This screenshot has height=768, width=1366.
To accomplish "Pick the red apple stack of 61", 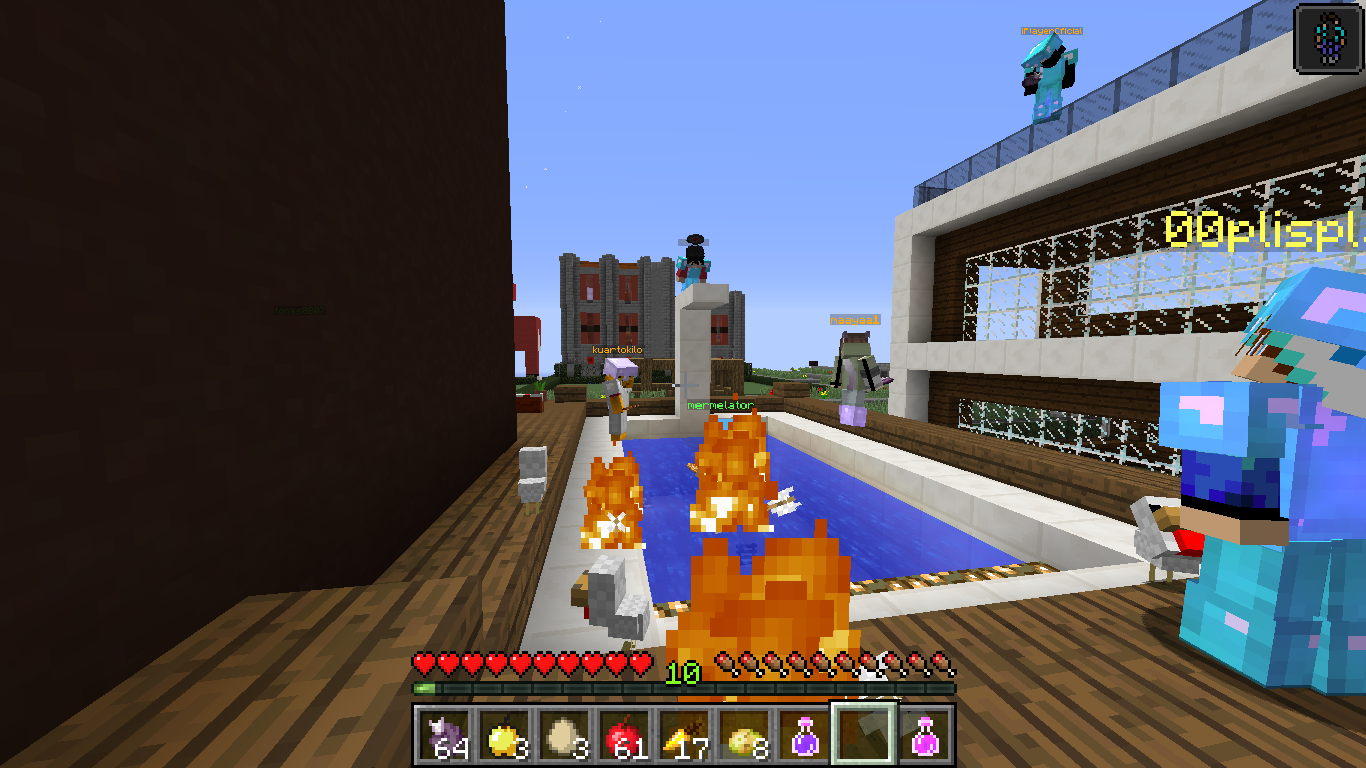I will (x=624, y=737).
